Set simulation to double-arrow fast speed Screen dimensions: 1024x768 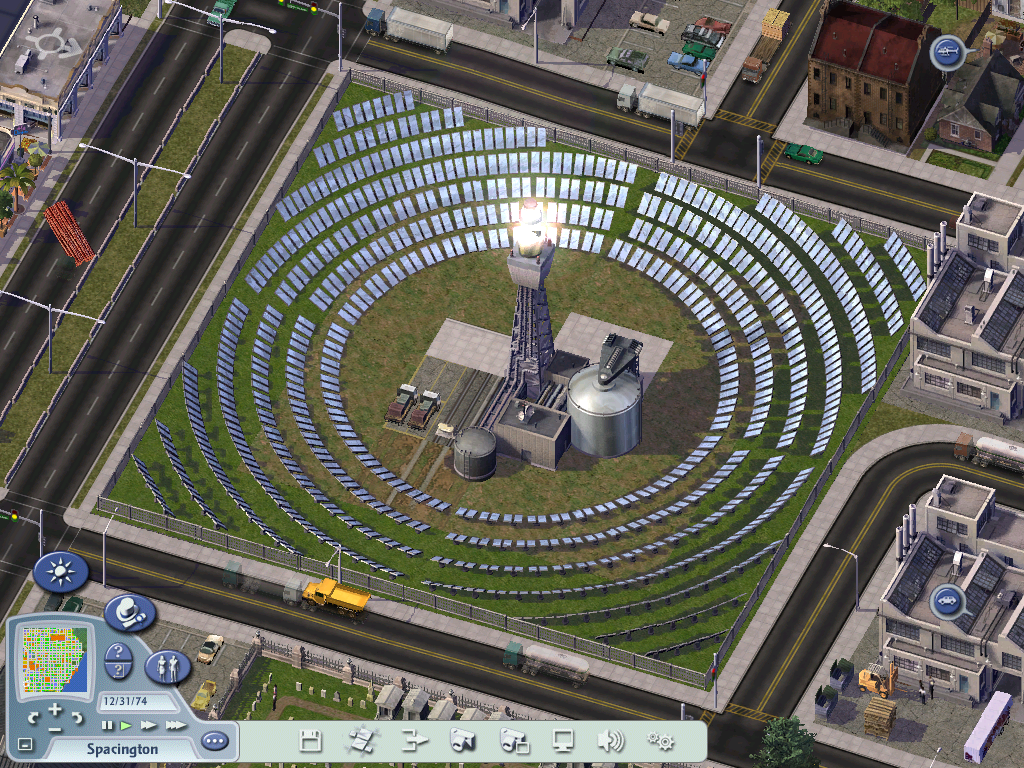point(149,725)
